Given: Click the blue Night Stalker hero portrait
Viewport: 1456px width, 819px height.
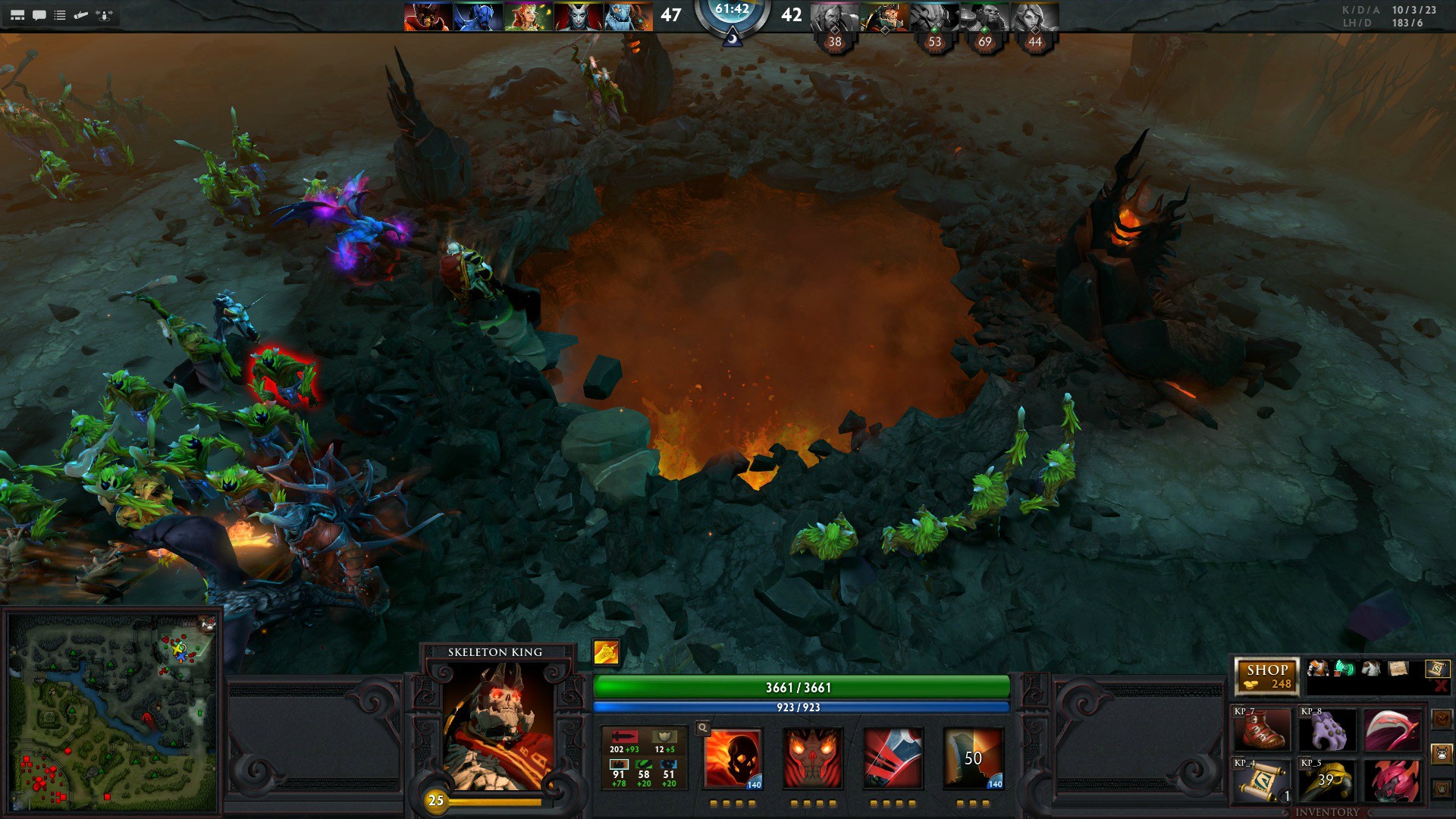Looking at the screenshot, I should [x=478, y=17].
